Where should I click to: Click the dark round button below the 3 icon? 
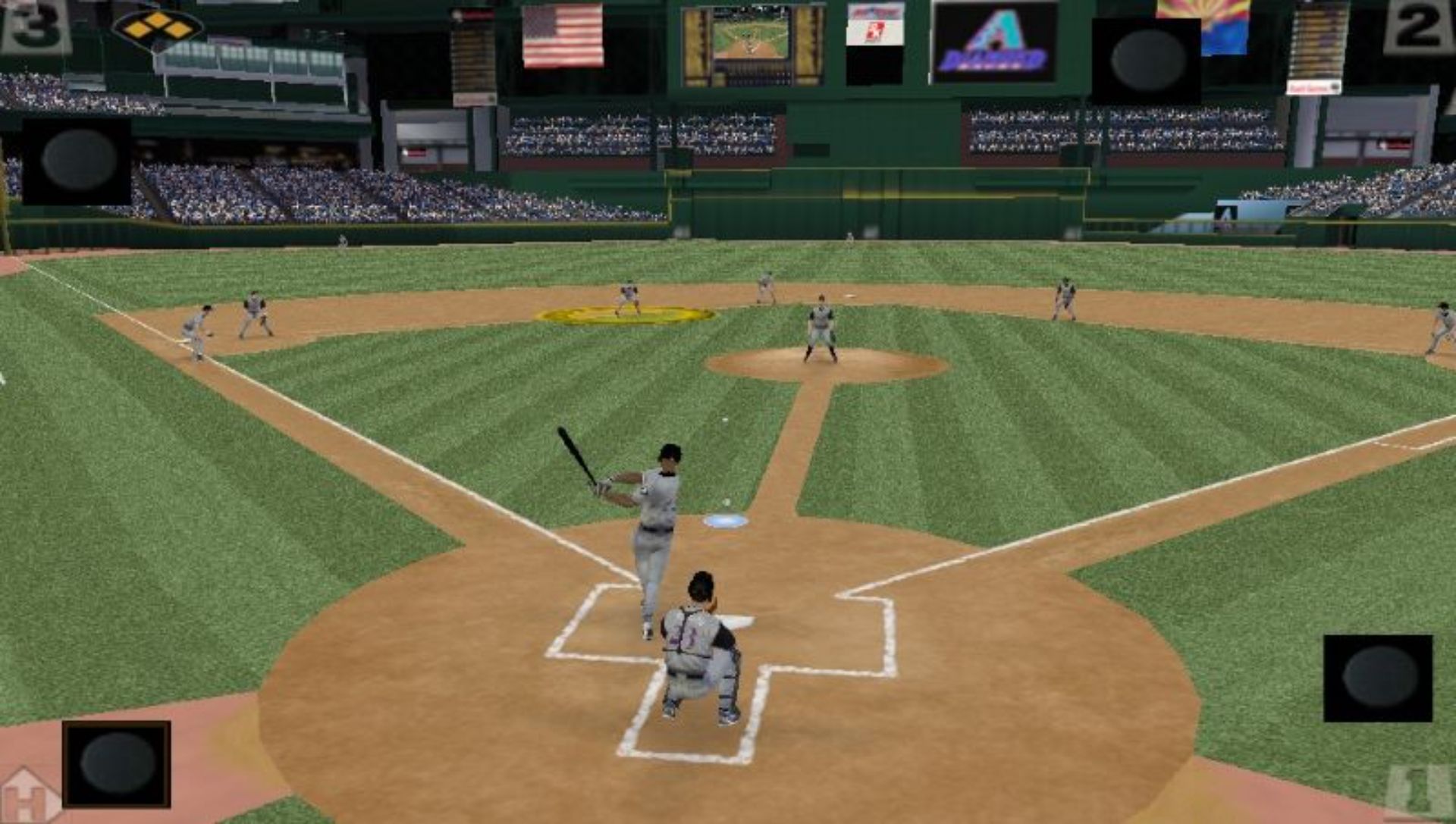pyautogui.click(x=77, y=160)
